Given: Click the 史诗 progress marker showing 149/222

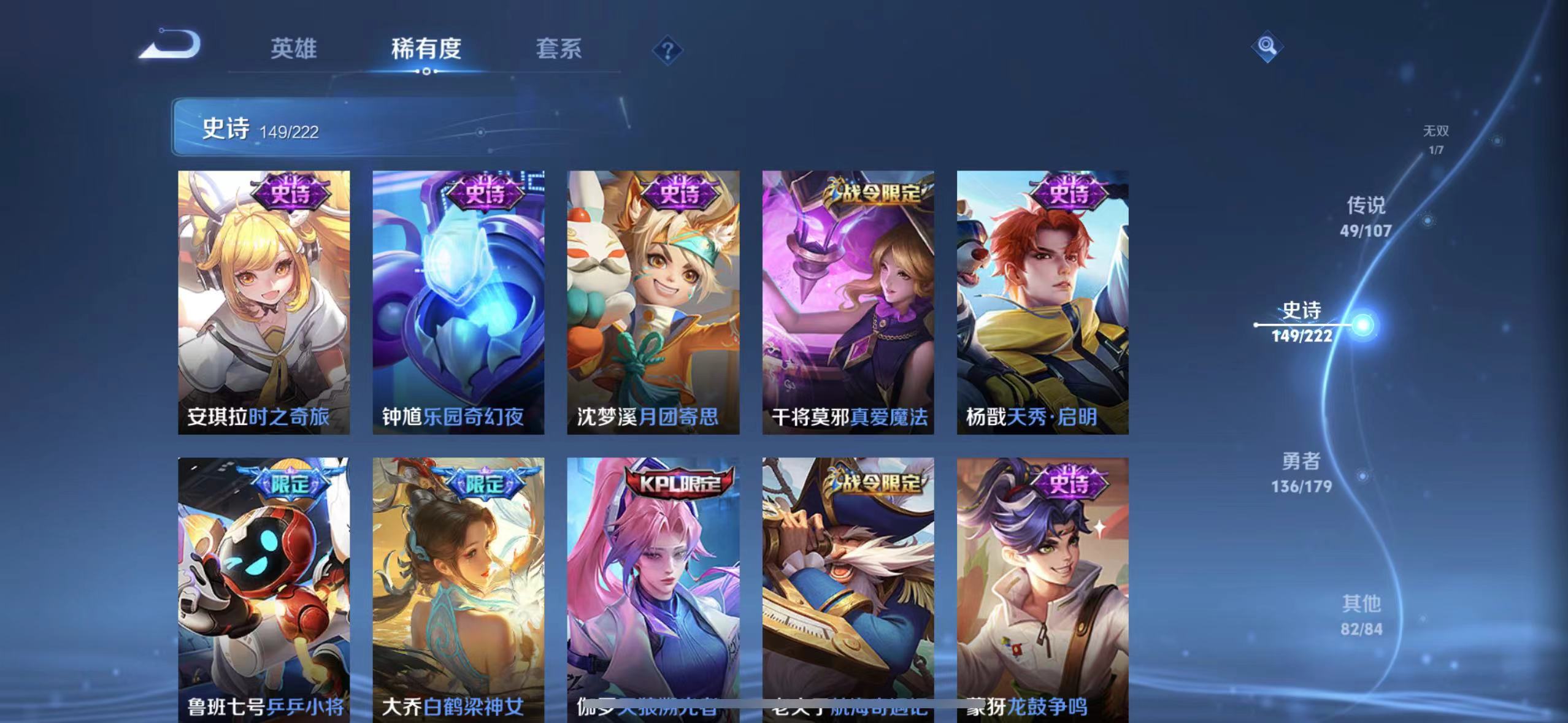Looking at the screenshot, I should 1304,337.
